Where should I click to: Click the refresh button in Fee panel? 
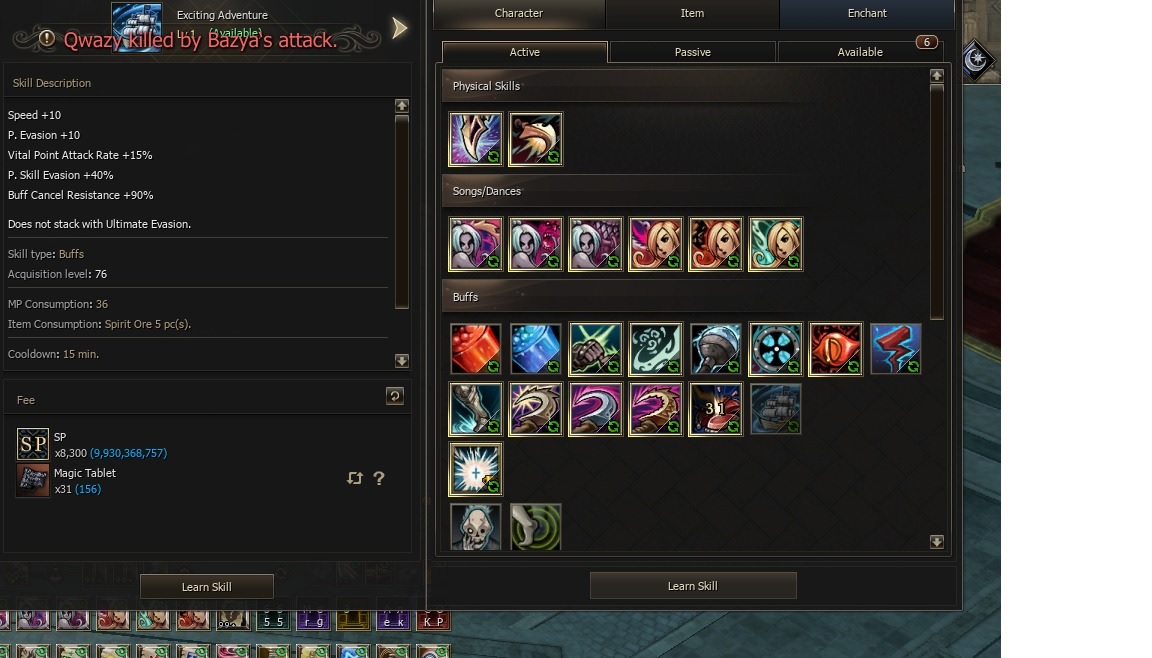[x=395, y=397]
